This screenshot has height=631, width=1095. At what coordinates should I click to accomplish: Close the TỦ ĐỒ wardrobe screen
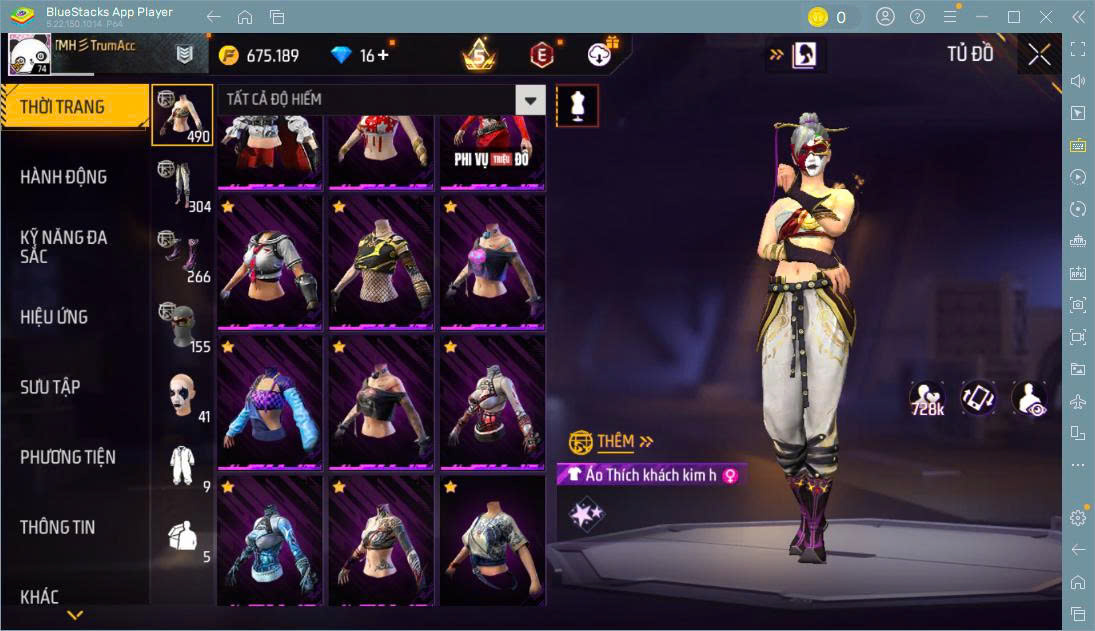[x=1039, y=55]
